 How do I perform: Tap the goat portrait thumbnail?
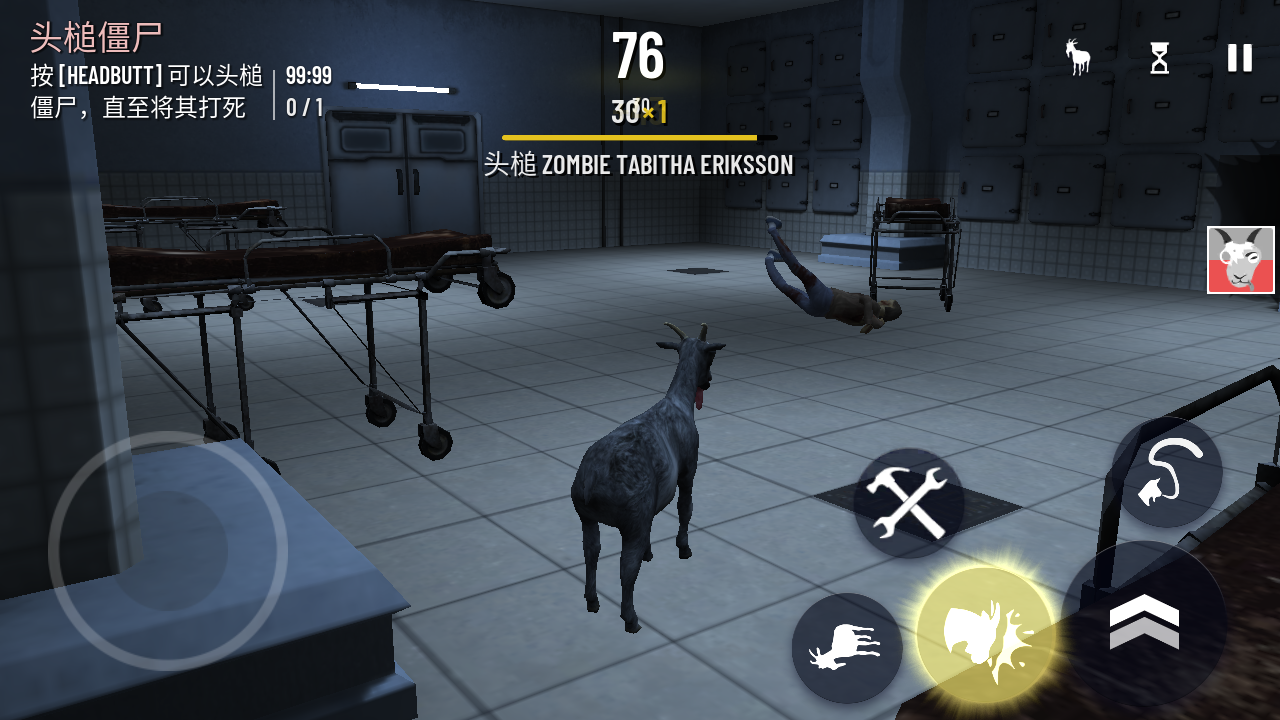[1240, 260]
